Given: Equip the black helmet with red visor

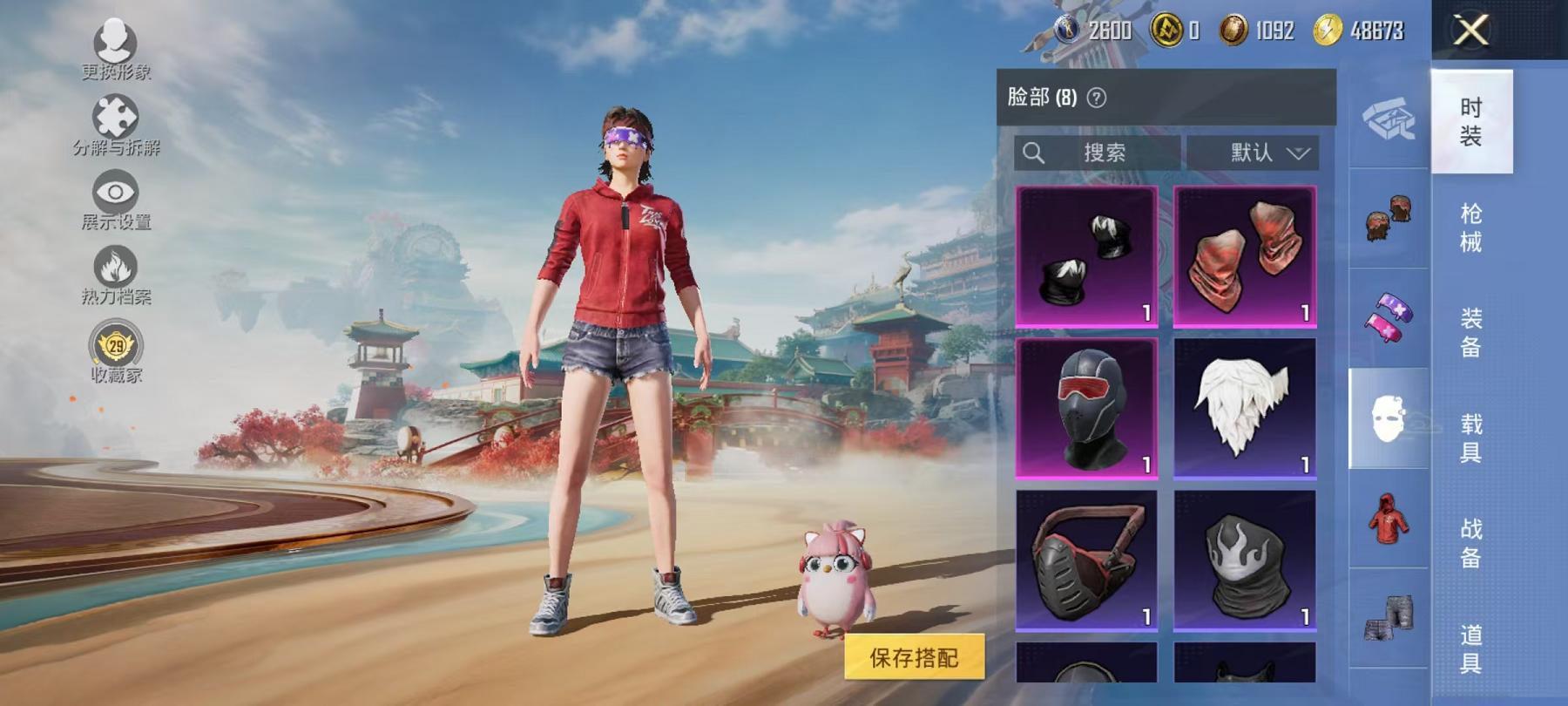Looking at the screenshot, I should pyautogui.click(x=1086, y=408).
